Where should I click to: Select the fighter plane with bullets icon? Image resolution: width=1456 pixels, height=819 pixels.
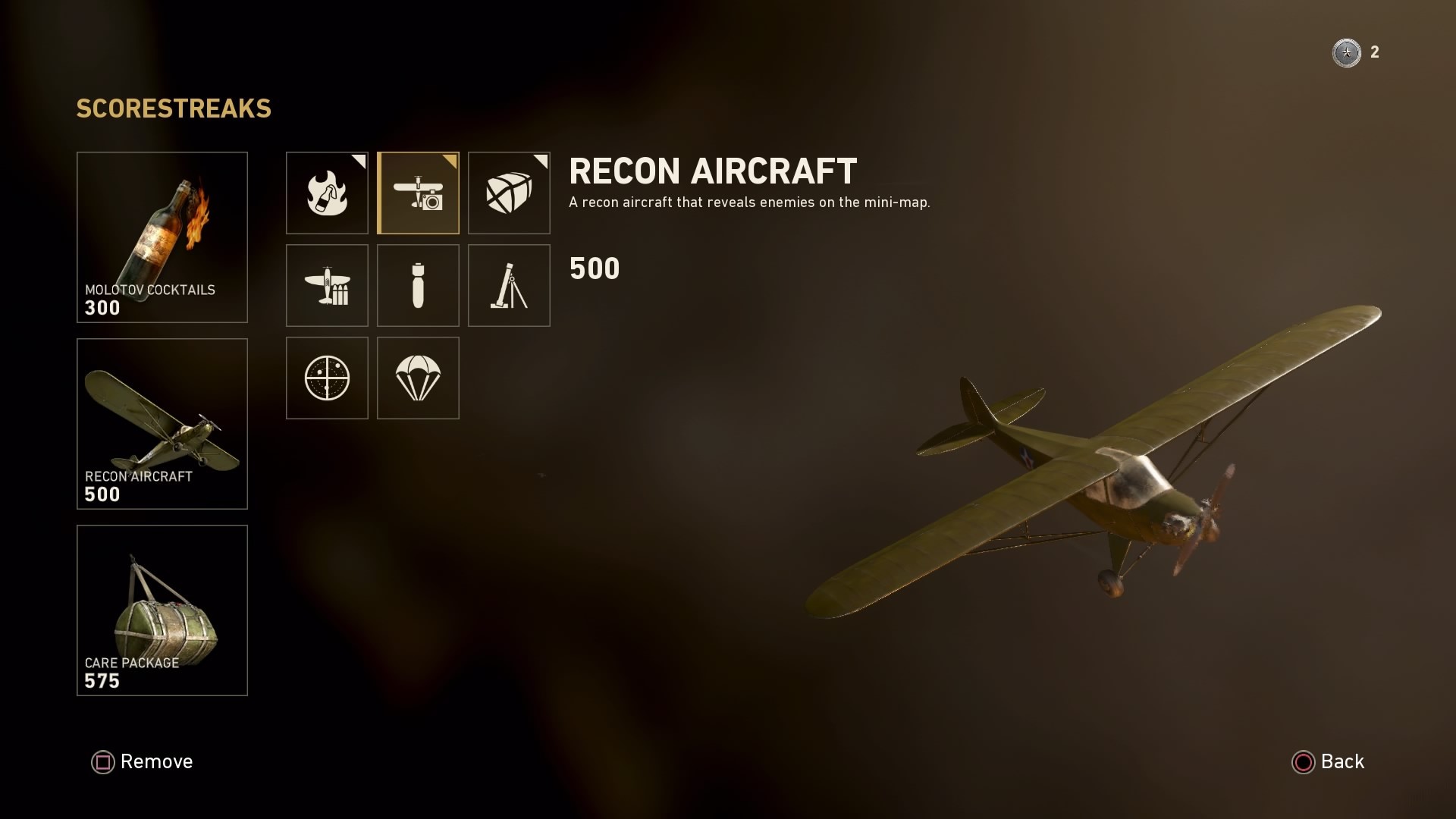[x=327, y=286]
